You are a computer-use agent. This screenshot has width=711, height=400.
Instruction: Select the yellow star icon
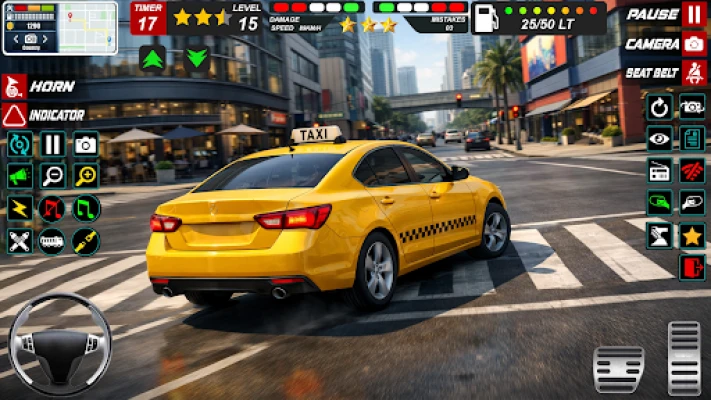coord(692,236)
